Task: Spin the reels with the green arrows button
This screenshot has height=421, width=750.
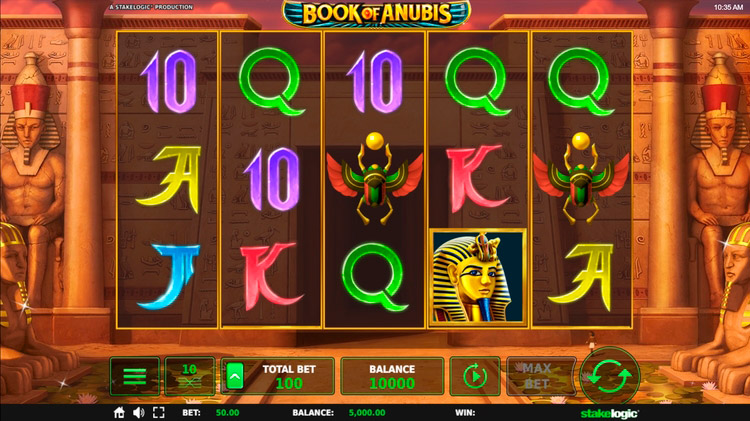Action: pyautogui.click(x=612, y=376)
